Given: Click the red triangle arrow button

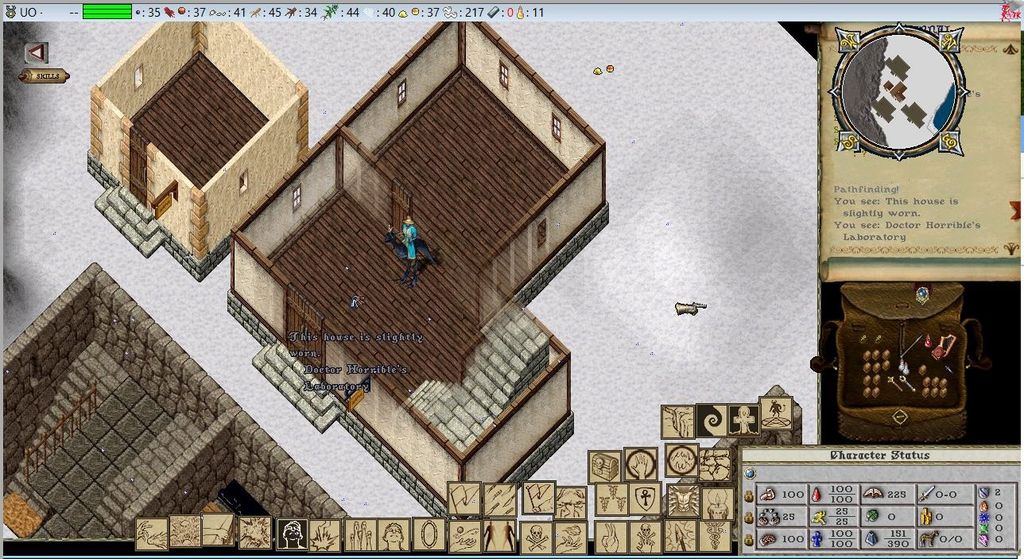Looking at the screenshot, I should point(37,52).
